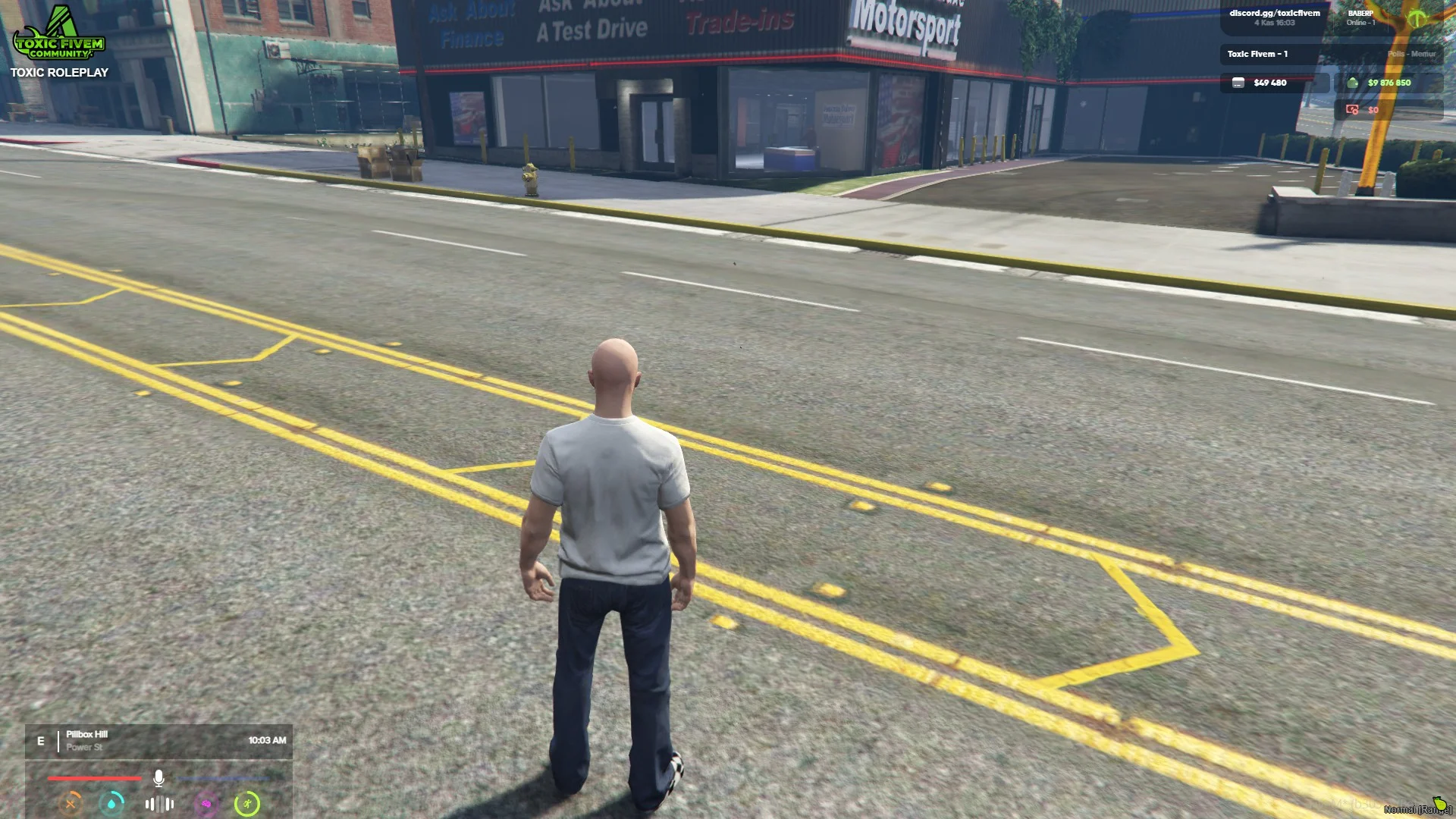The image size is (1456, 819).
Task: Click the green circular server emblem
Action: pos(1417,18)
